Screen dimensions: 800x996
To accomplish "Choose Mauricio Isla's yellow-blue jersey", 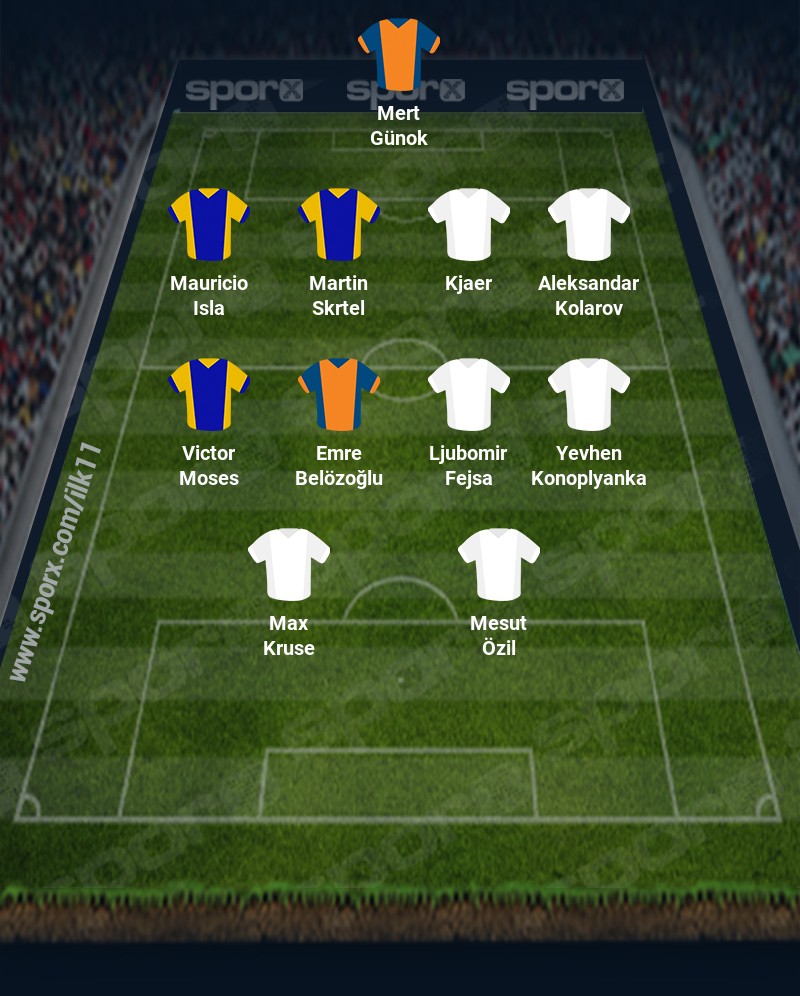I will pos(209,224).
